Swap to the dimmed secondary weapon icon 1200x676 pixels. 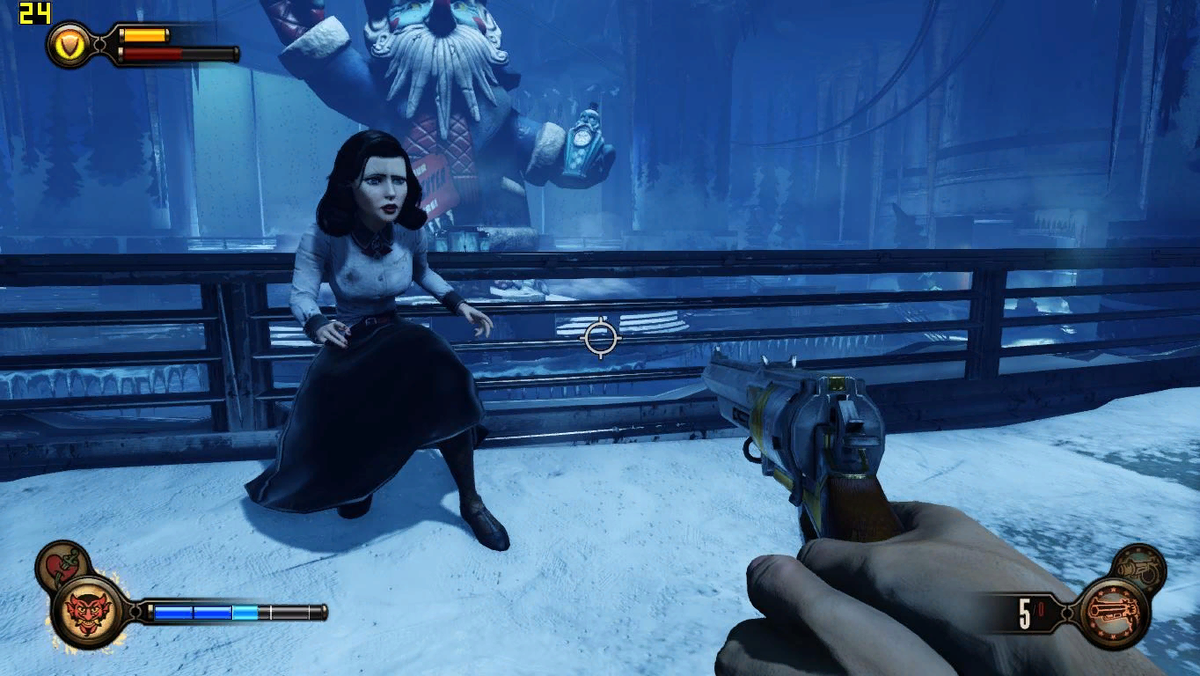click(1138, 567)
